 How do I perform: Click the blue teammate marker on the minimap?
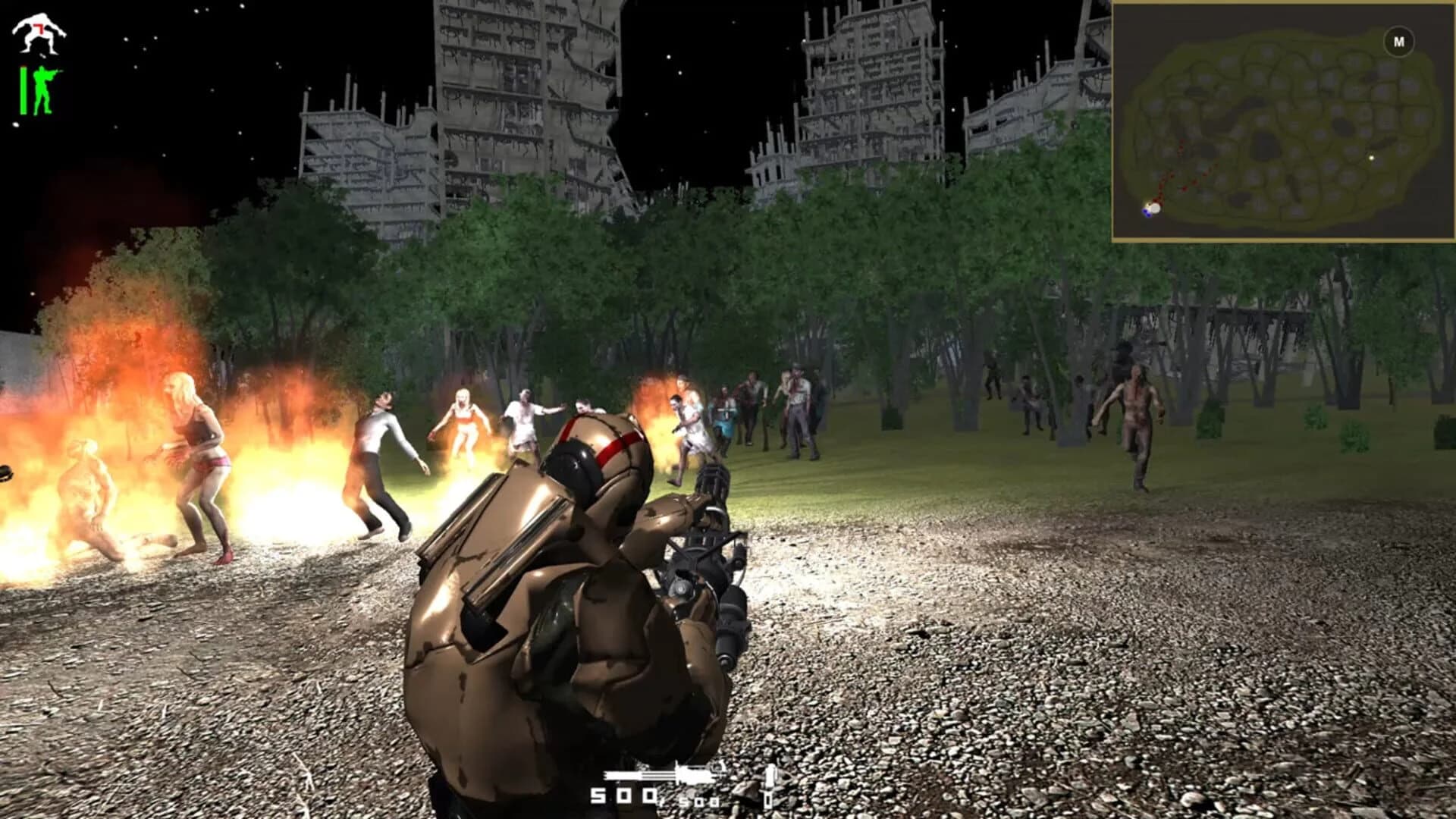[1147, 215]
